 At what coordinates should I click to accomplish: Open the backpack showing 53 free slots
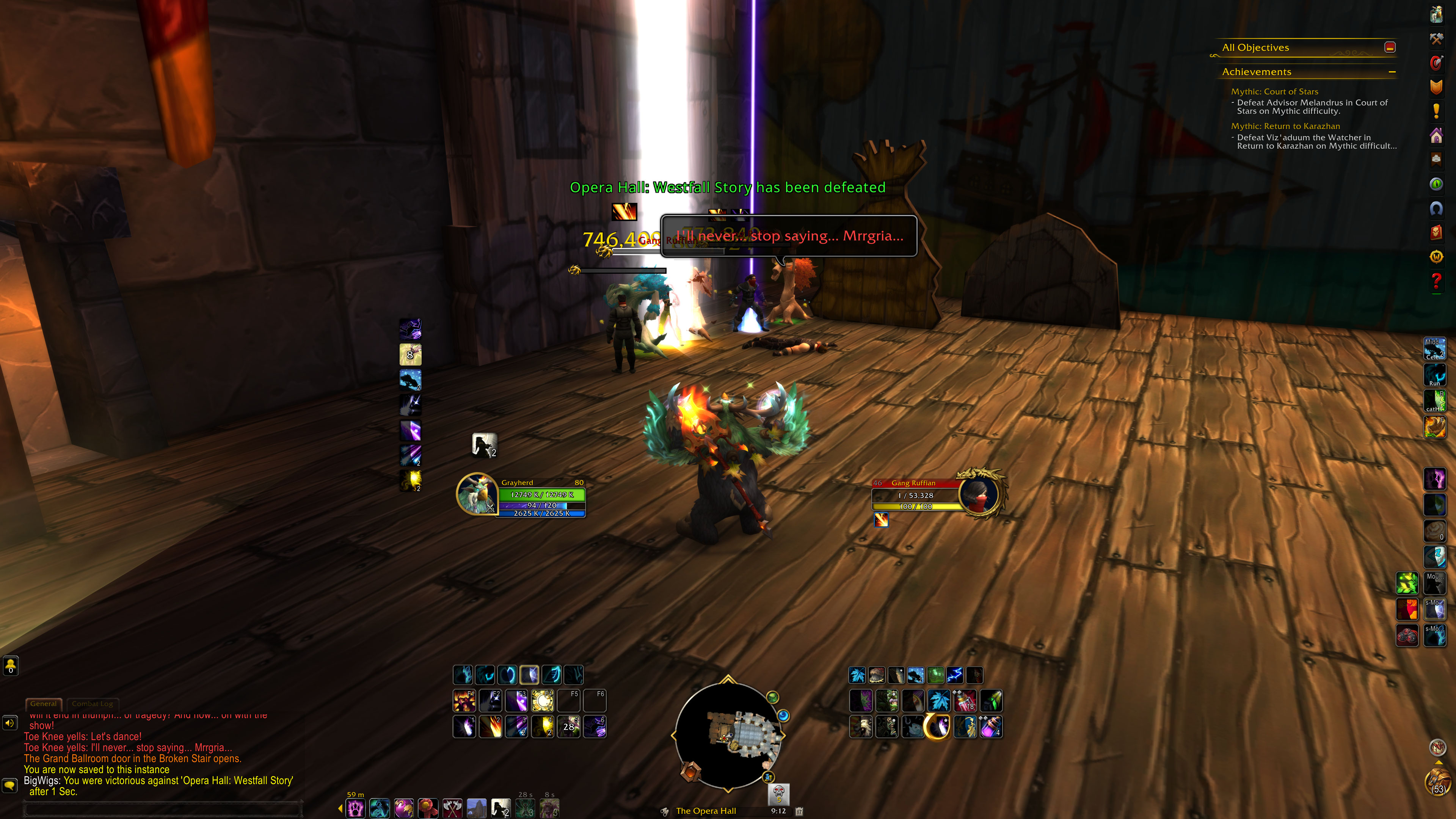[x=1437, y=782]
